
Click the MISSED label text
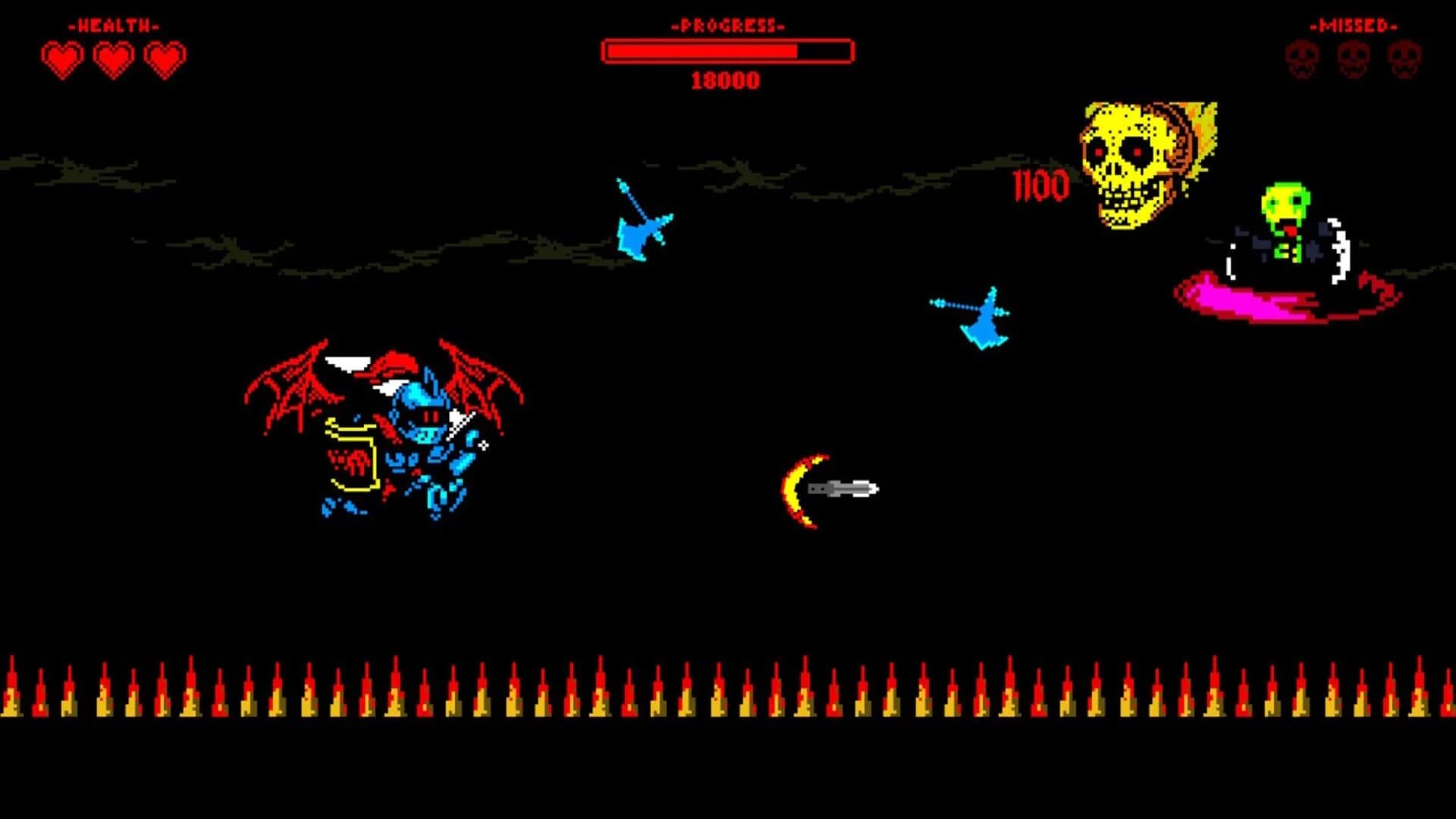(x=1352, y=25)
